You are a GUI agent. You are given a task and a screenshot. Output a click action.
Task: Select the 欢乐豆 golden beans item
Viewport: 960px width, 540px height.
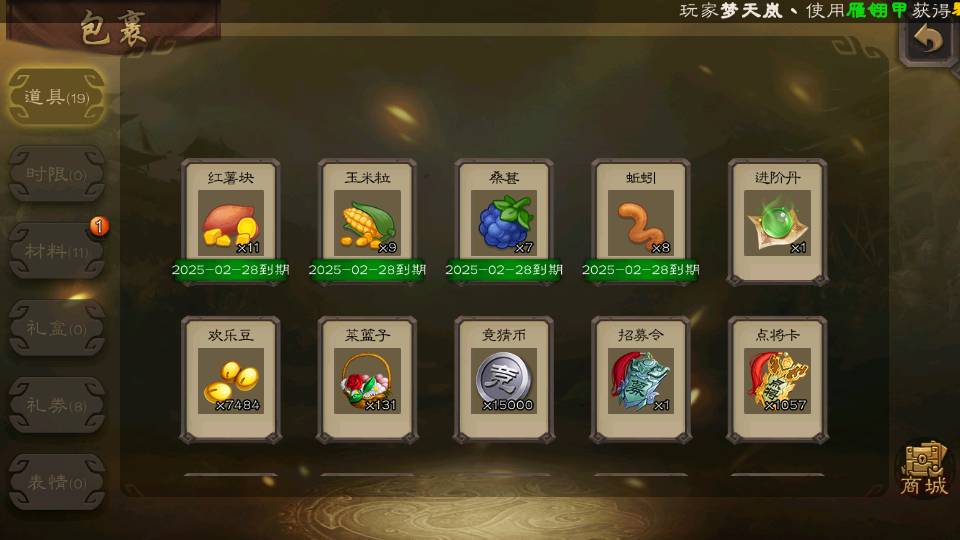230,380
